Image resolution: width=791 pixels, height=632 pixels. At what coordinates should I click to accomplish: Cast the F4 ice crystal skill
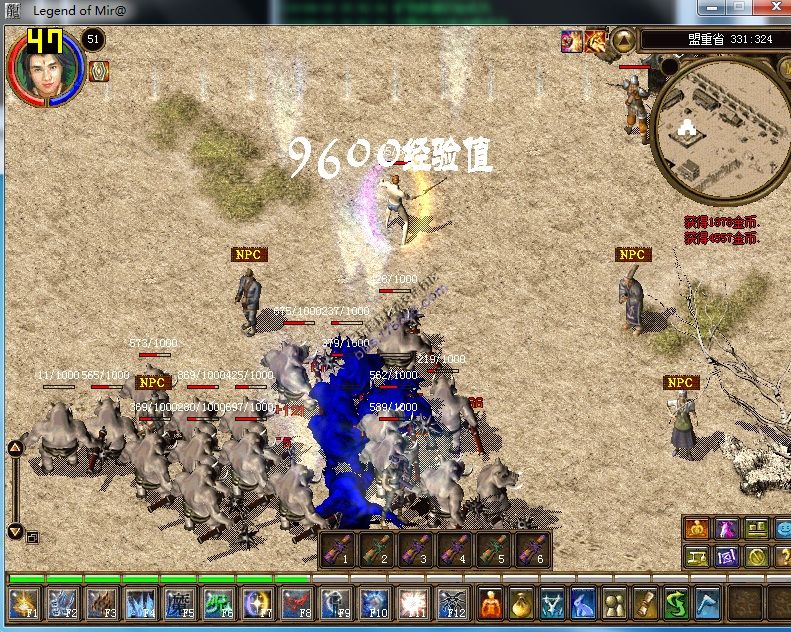click(139, 603)
